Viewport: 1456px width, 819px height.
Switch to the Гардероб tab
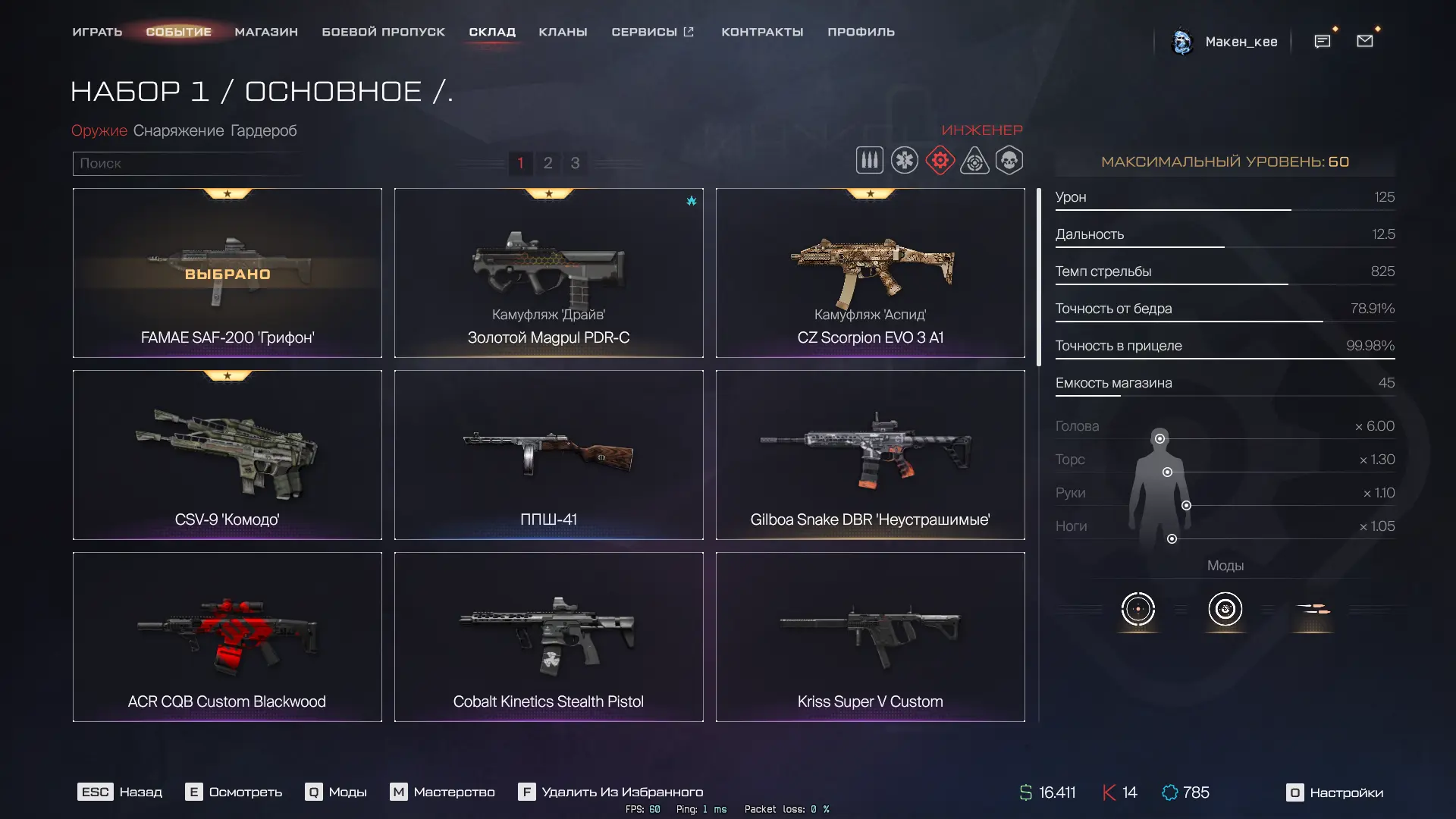(263, 130)
